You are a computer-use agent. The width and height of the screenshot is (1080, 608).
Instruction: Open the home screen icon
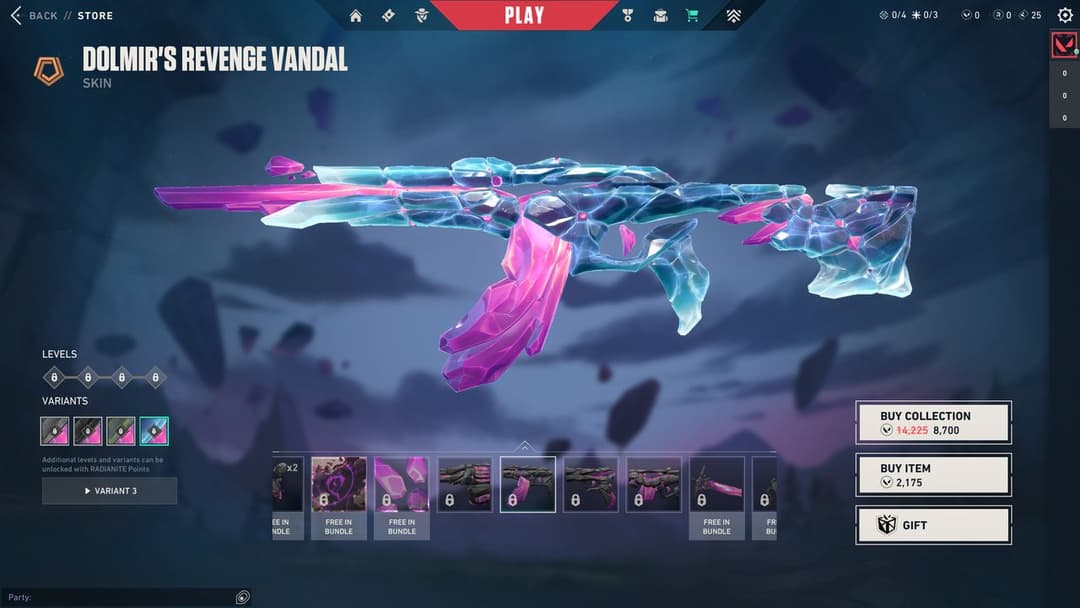coord(356,15)
